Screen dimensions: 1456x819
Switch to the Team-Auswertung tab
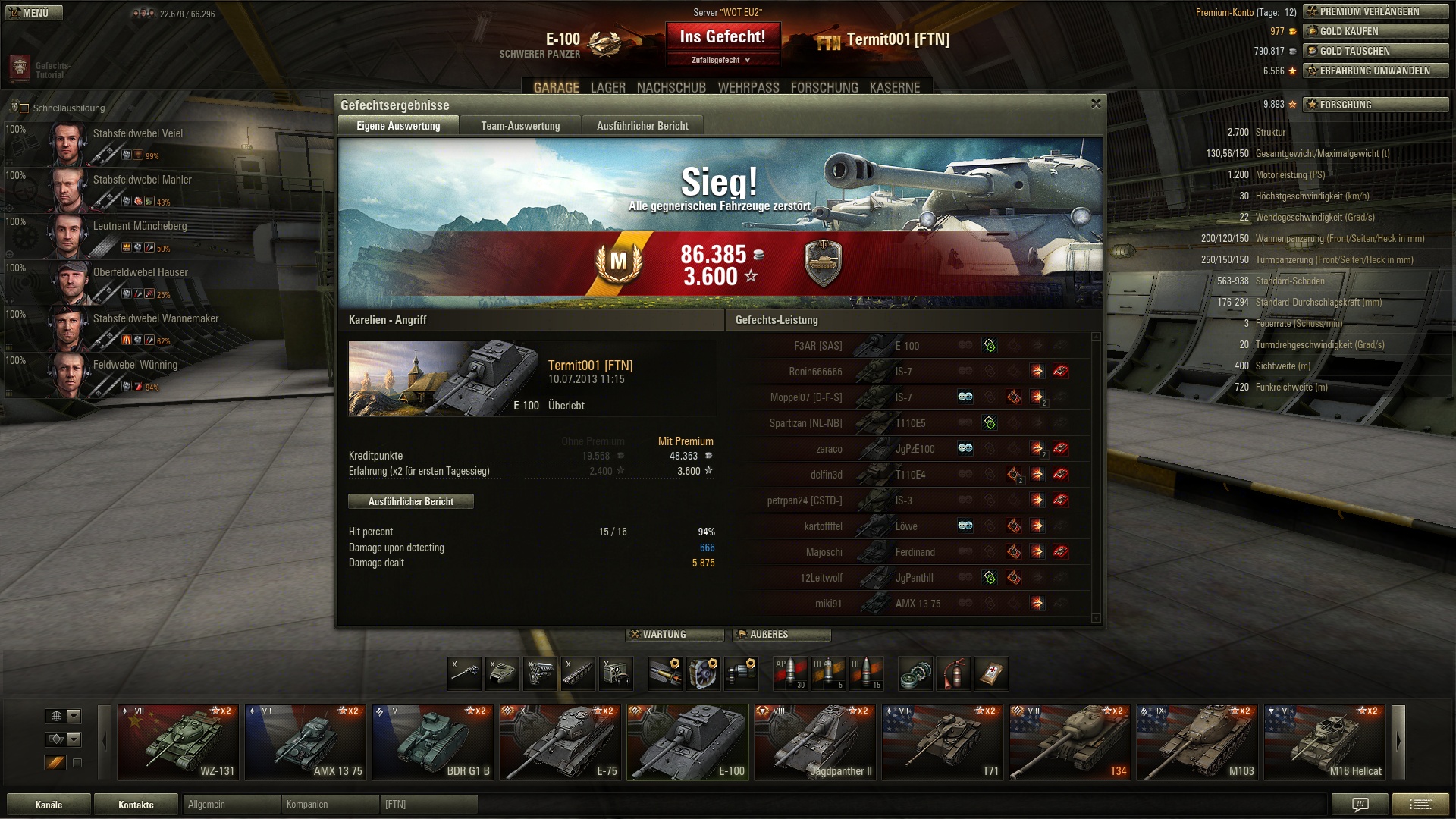tap(520, 126)
